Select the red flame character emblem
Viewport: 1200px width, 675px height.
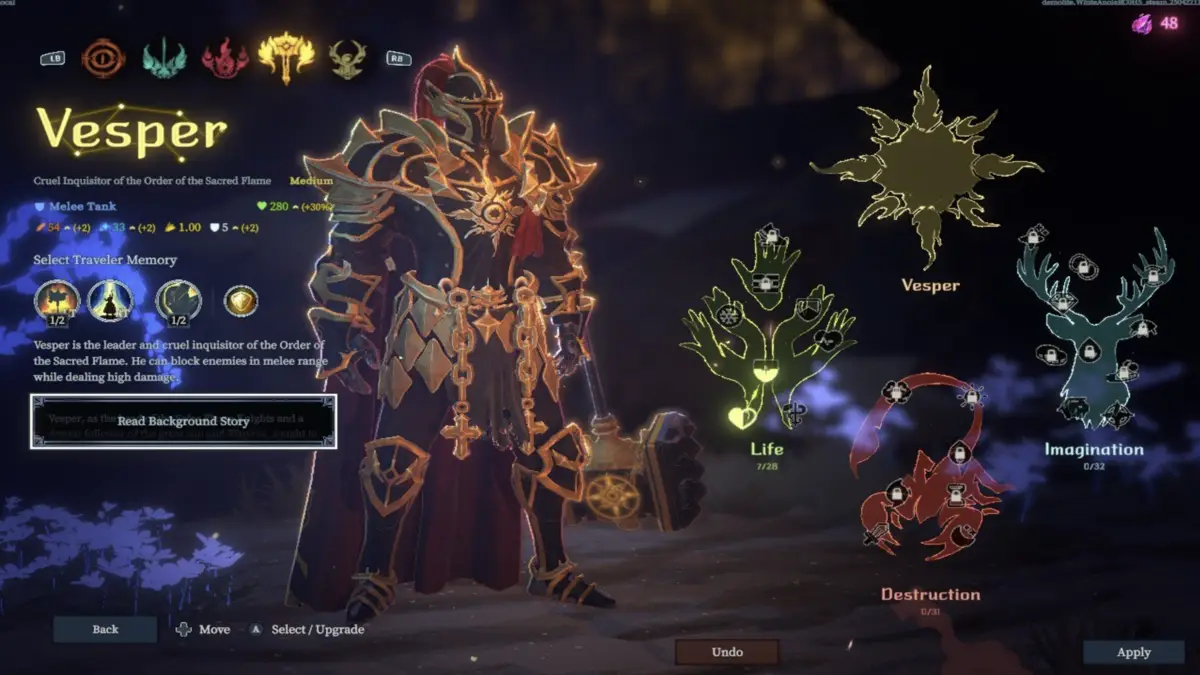tap(225, 58)
